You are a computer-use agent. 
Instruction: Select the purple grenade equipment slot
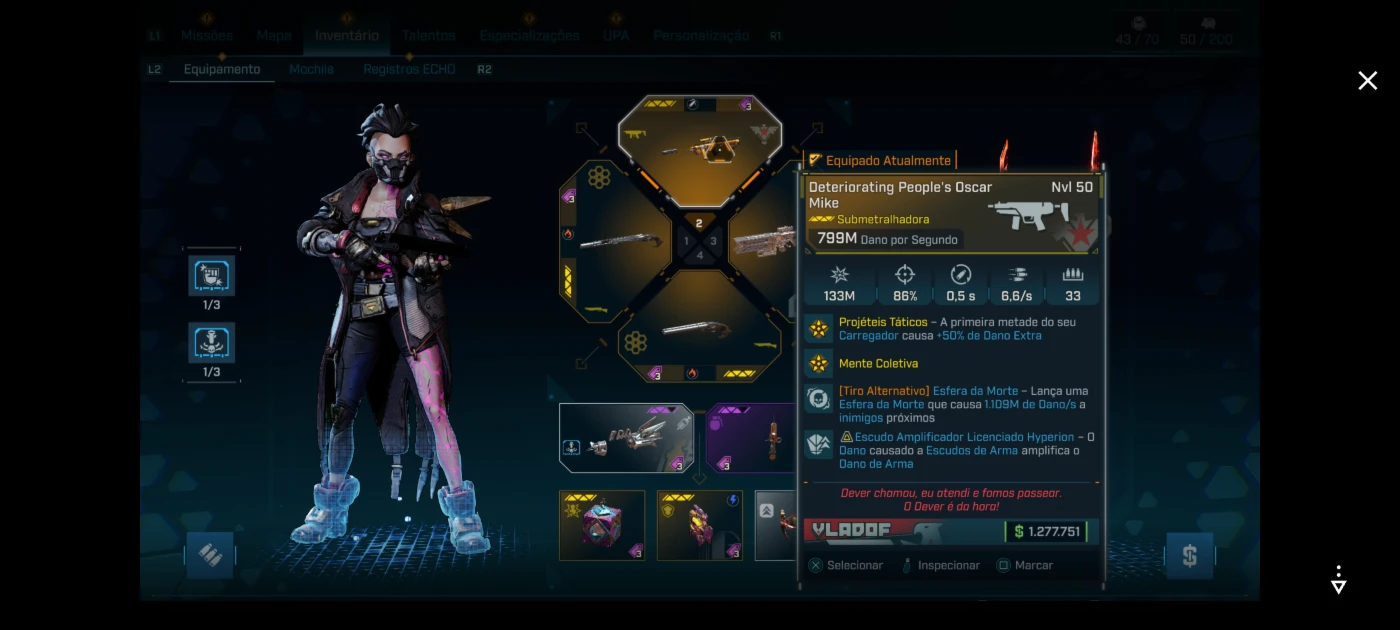752,438
